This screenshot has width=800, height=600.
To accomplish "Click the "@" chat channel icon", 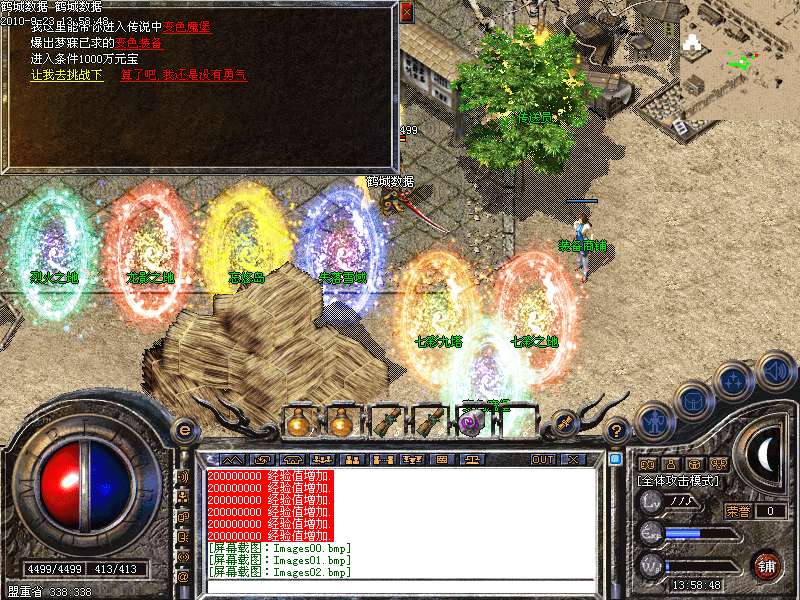I will (x=183, y=577).
